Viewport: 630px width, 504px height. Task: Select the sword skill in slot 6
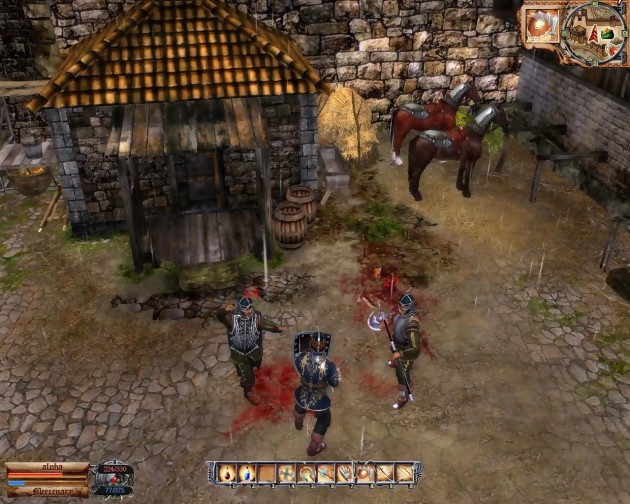click(326, 473)
